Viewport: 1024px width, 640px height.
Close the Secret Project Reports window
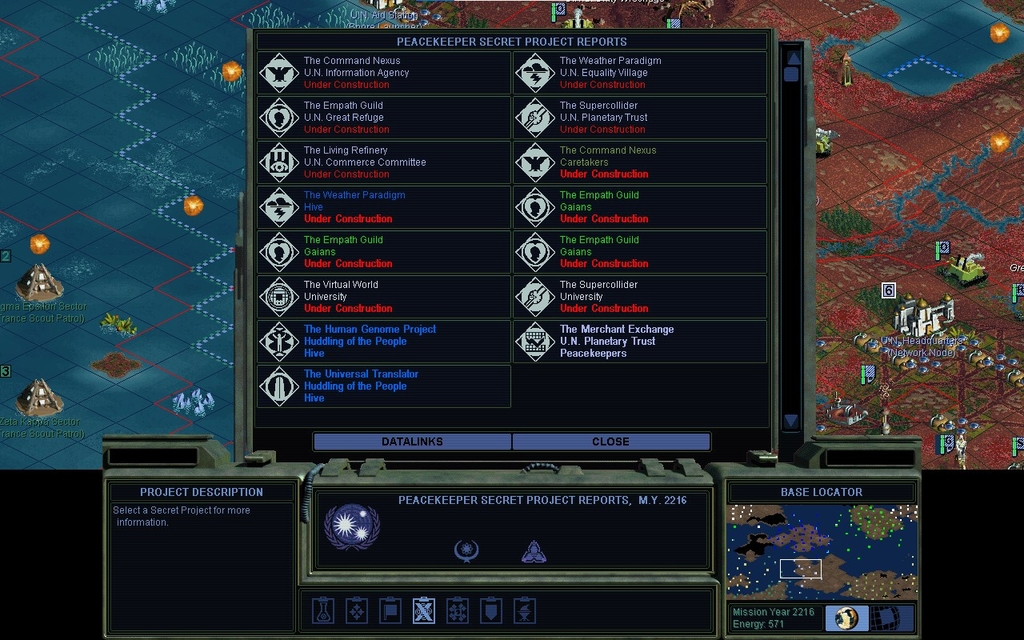click(611, 441)
